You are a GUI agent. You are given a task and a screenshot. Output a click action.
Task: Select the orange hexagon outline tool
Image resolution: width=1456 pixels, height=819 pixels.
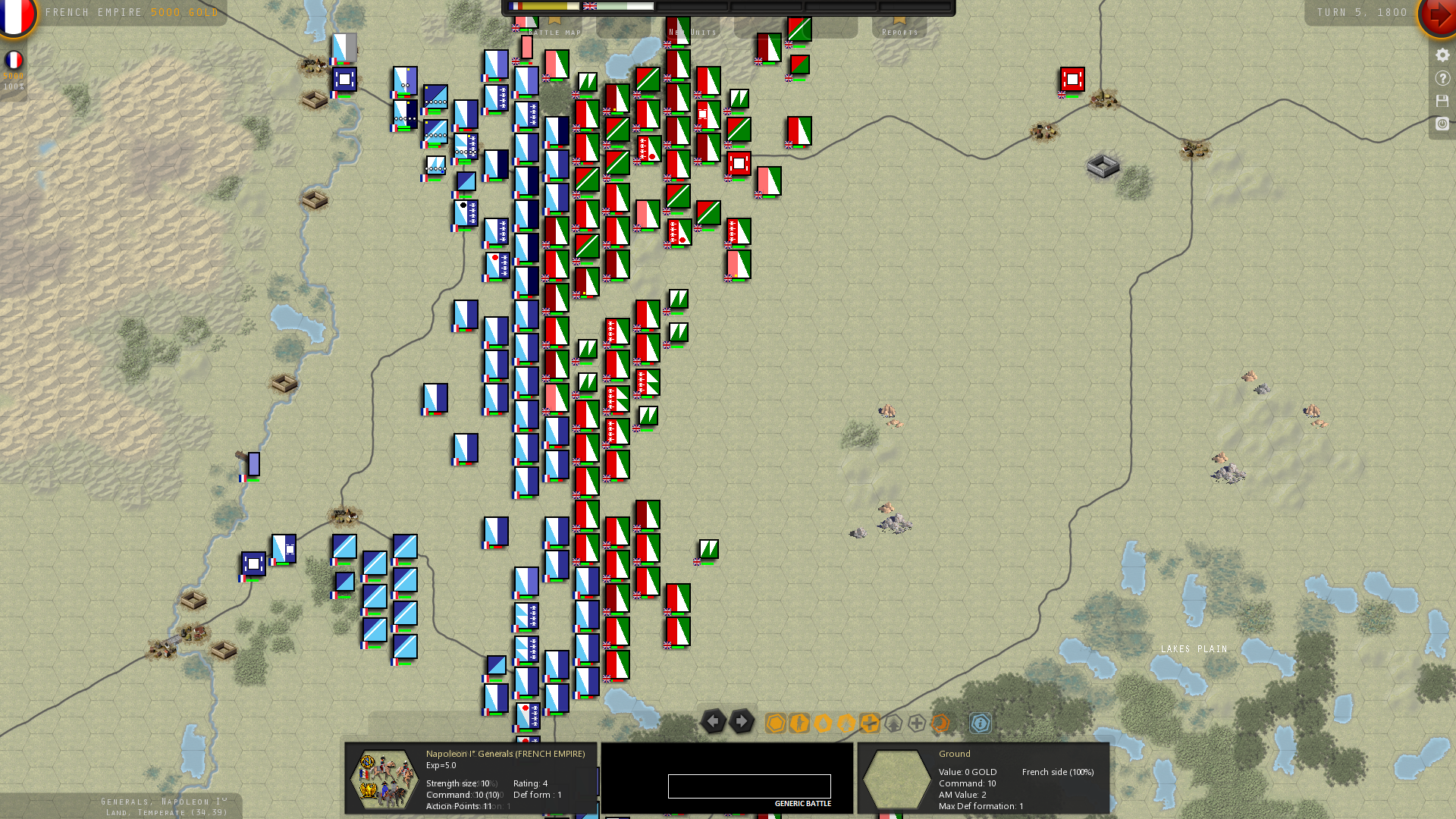[x=775, y=723]
